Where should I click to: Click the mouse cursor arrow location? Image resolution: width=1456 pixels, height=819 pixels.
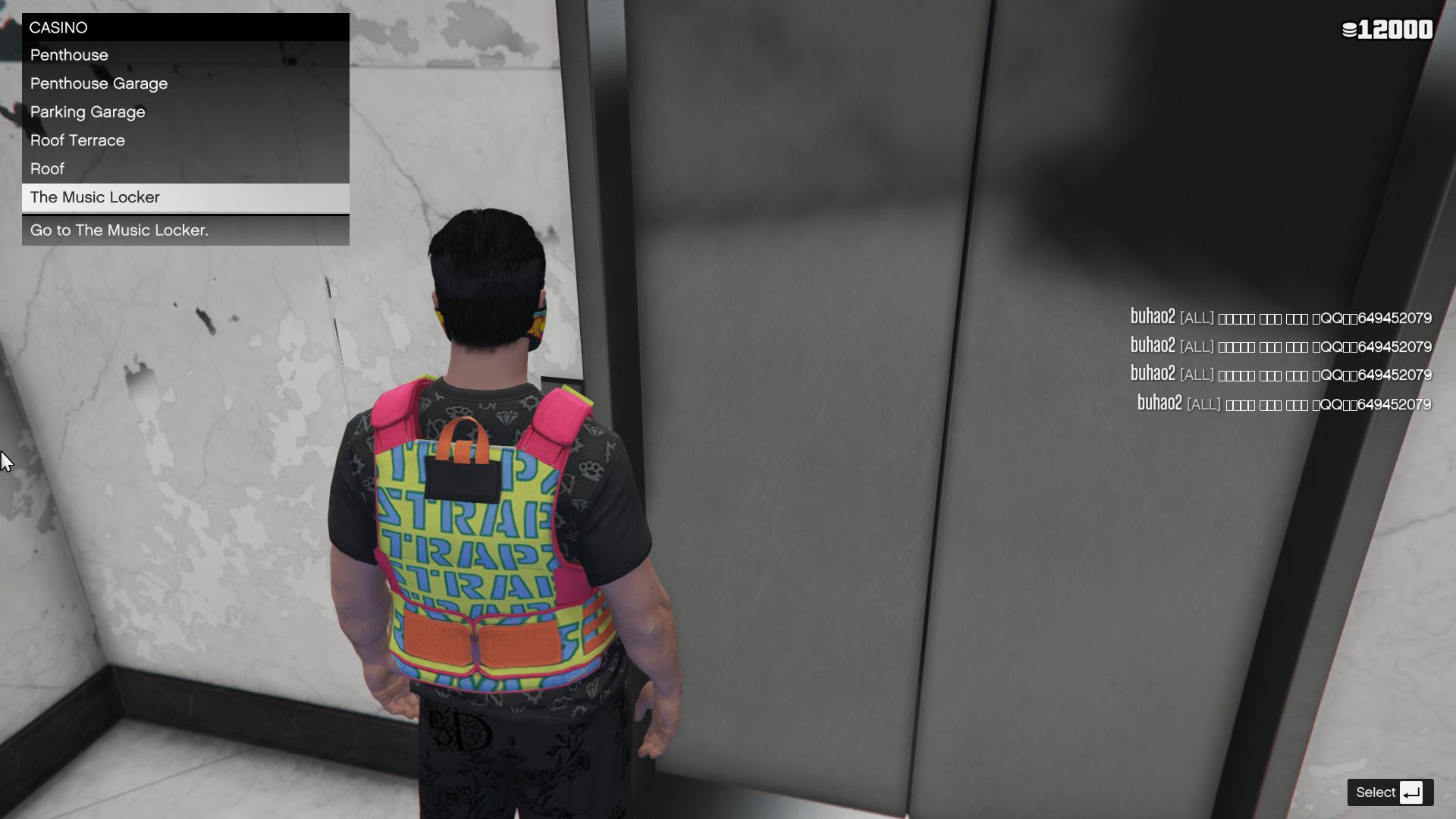click(x=6, y=459)
